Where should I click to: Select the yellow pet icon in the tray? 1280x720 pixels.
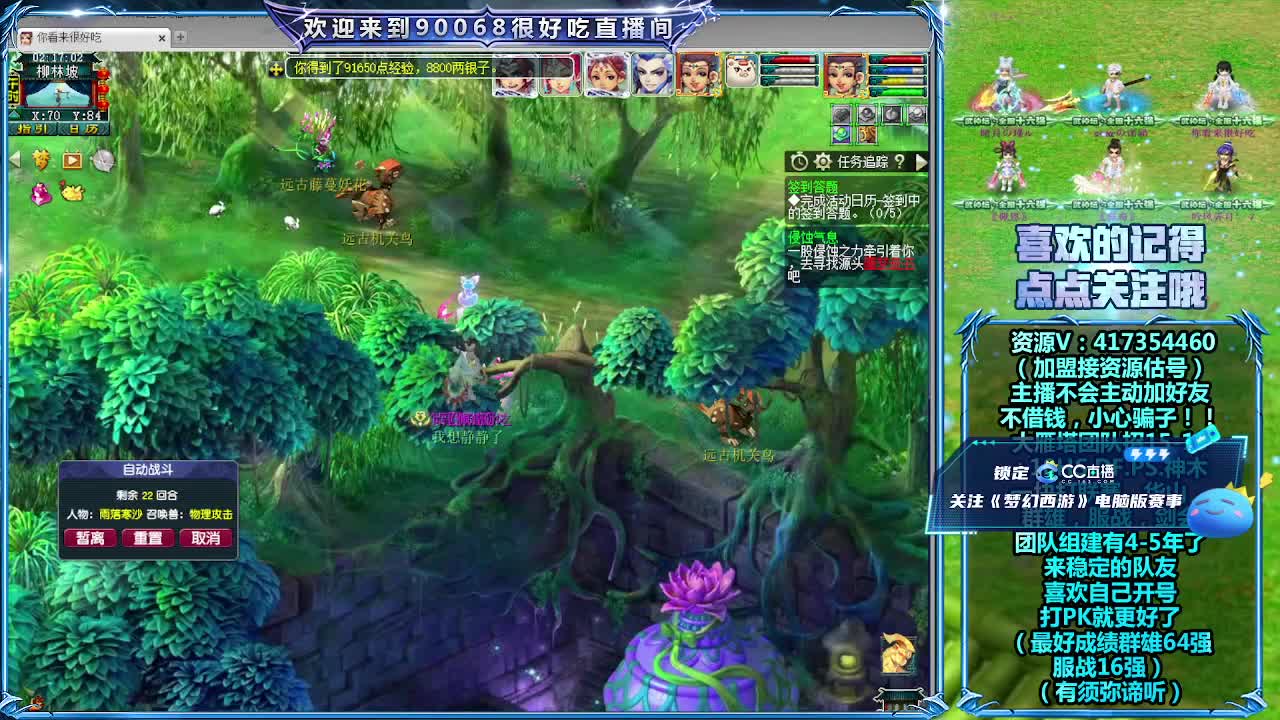click(72, 192)
